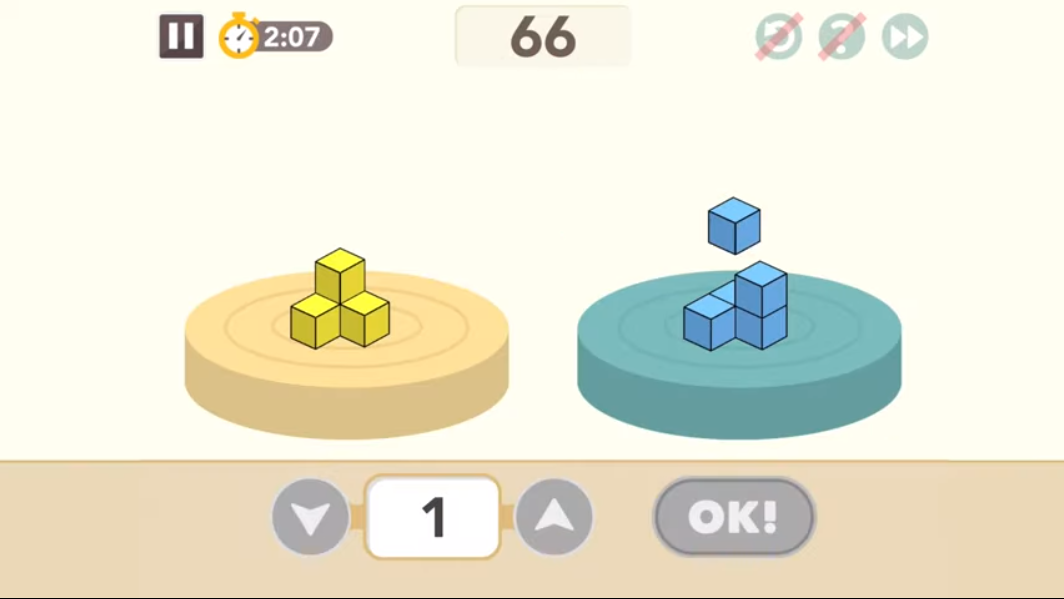Click the answer number box
This screenshot has width=1064, height=599.
(433, 517)
